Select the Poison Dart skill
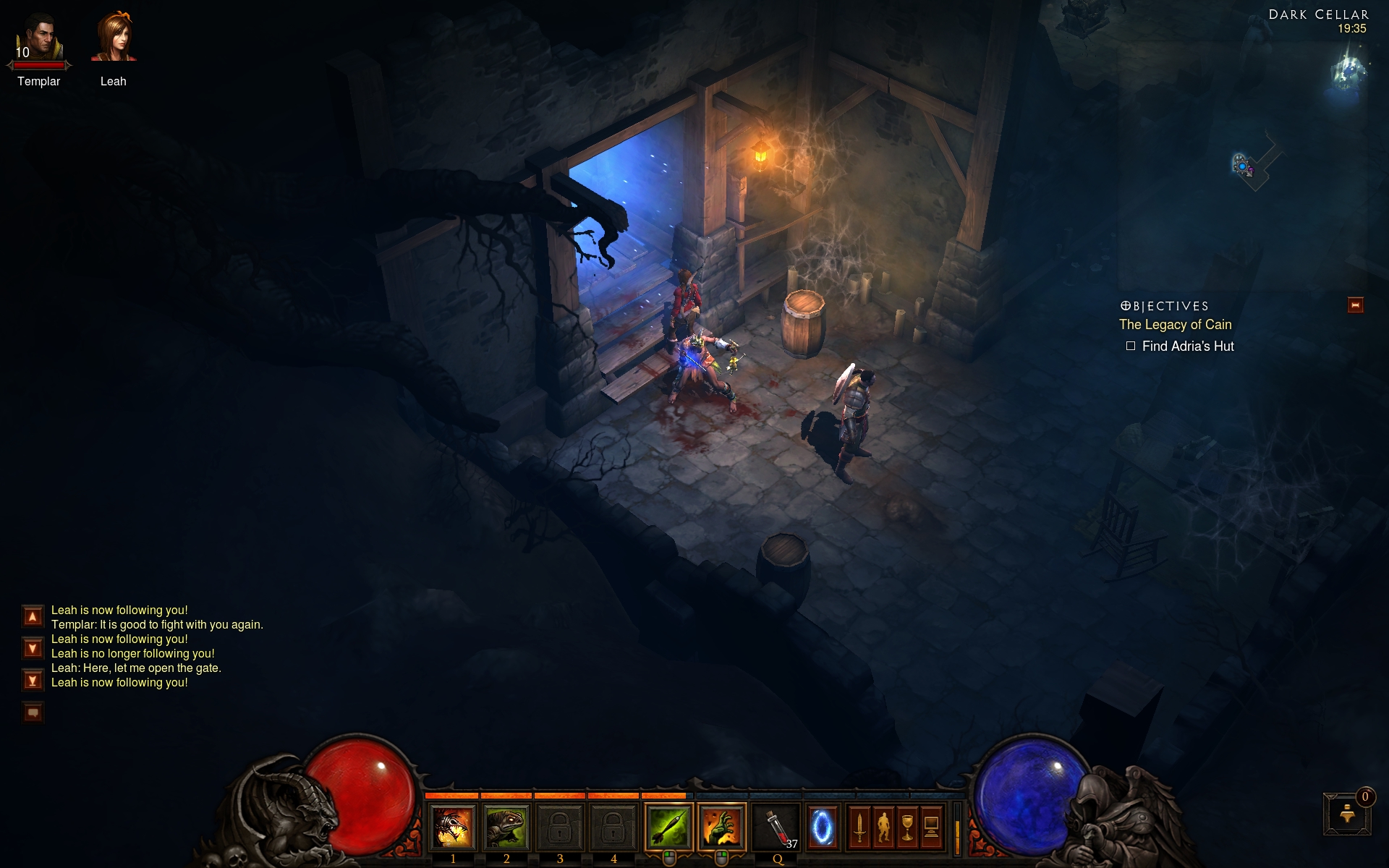This screenshot has width=1389, height=868. 668,827
